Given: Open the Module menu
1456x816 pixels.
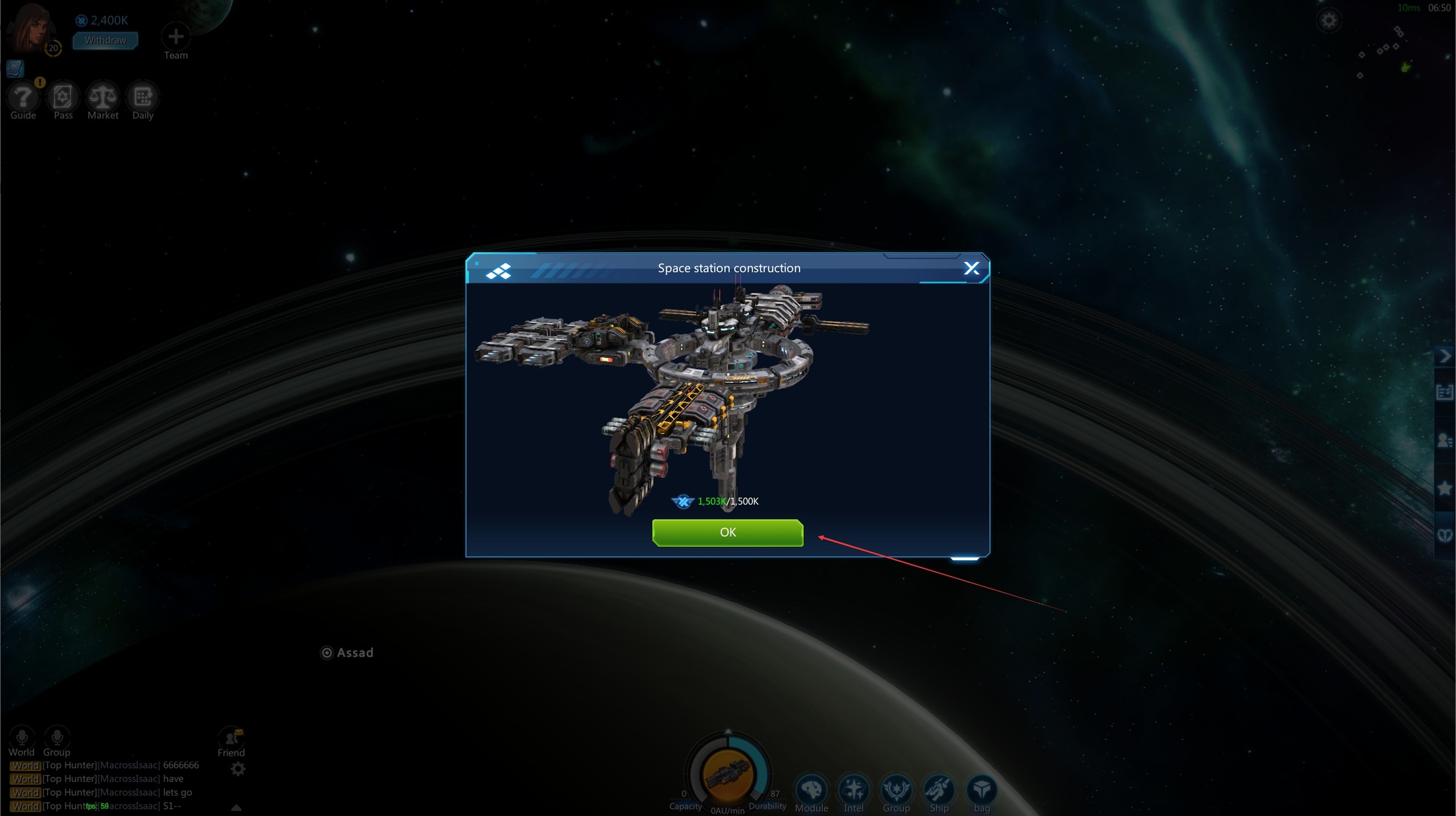Looking at the screenshot, I should coord(811,789).
